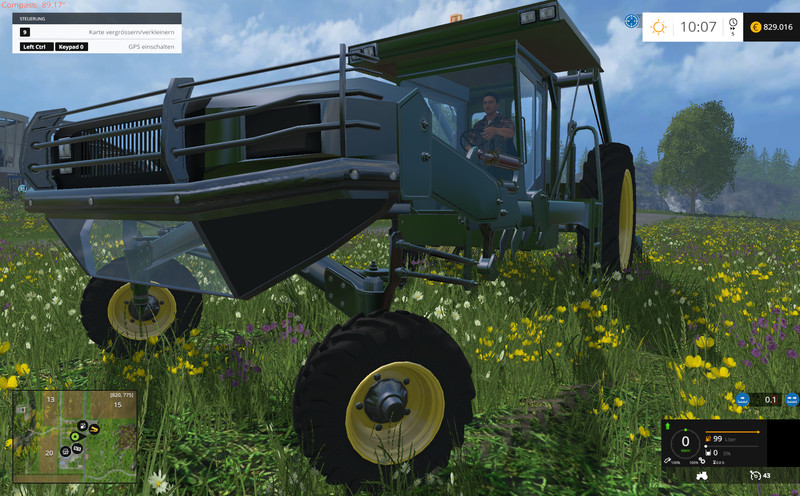Viewport: 800px width, 496px height.
Task: Activate the blue crosshair icon beside the weather panel
Action: pyautogui.click(x=632, y=21)
